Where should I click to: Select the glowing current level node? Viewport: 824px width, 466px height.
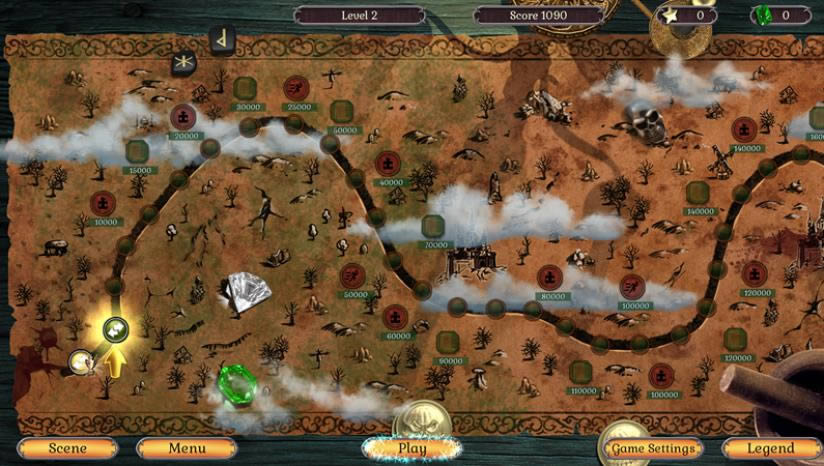pyautogui.click(x=116, y=327)
